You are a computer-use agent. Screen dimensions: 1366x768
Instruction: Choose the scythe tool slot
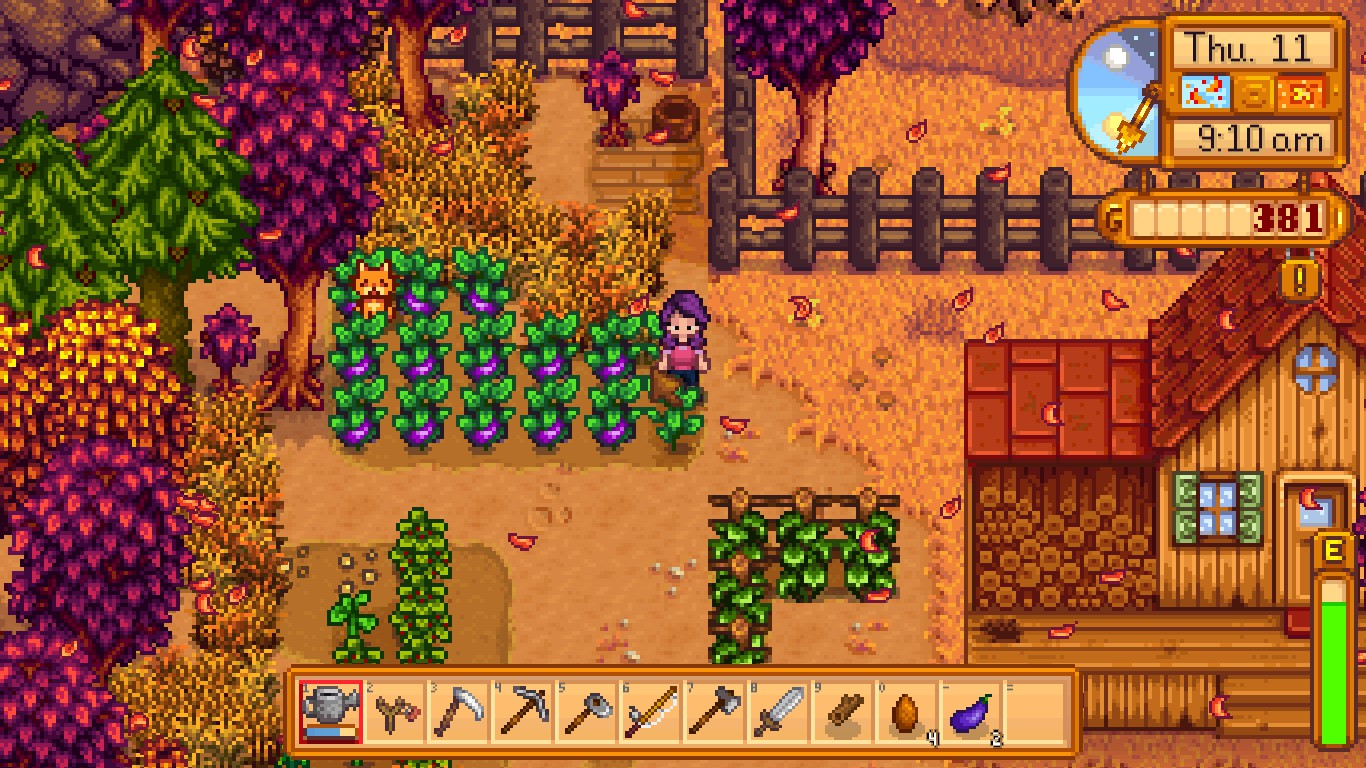click(459, 711)
